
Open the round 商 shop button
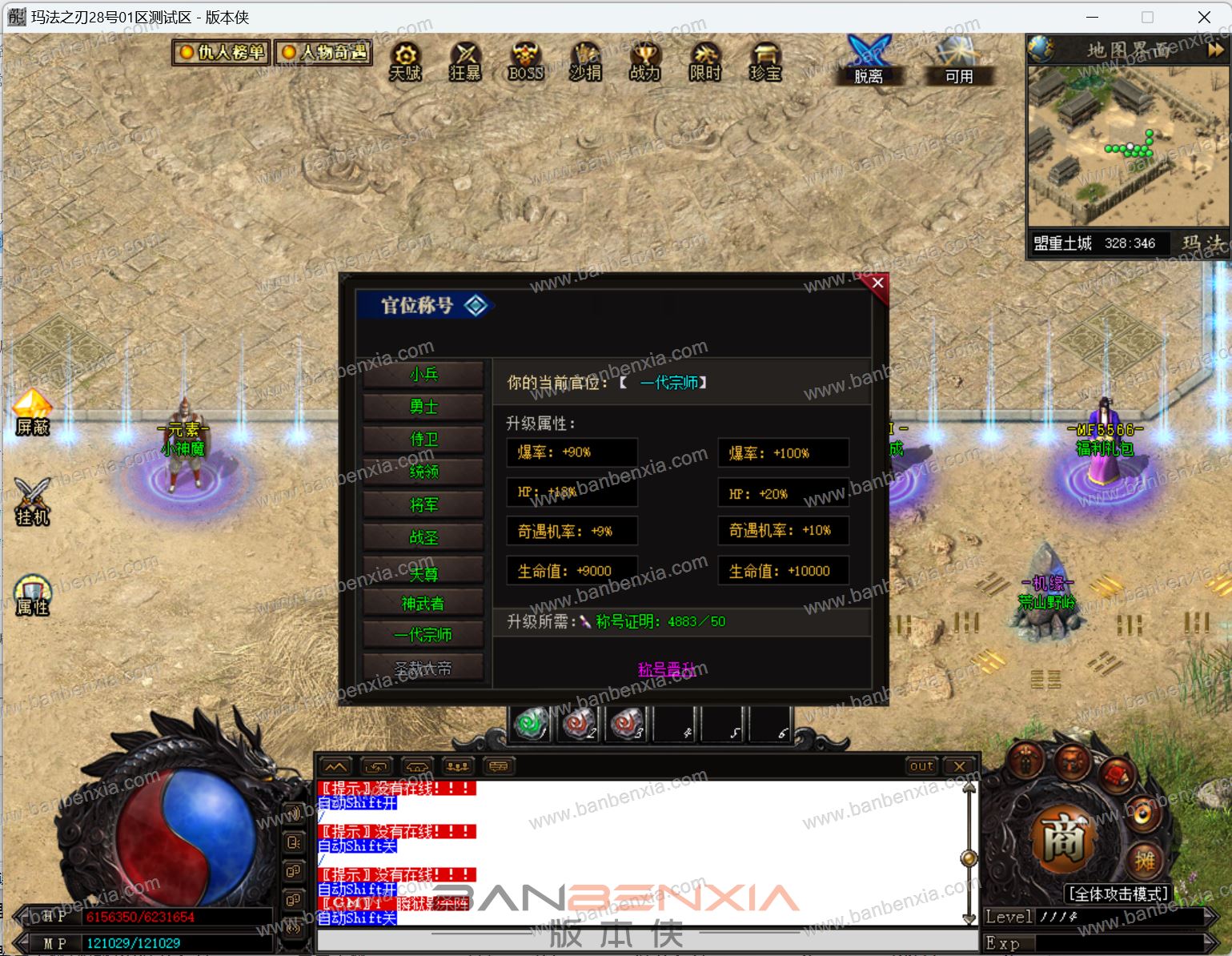tap(1062, 840)
